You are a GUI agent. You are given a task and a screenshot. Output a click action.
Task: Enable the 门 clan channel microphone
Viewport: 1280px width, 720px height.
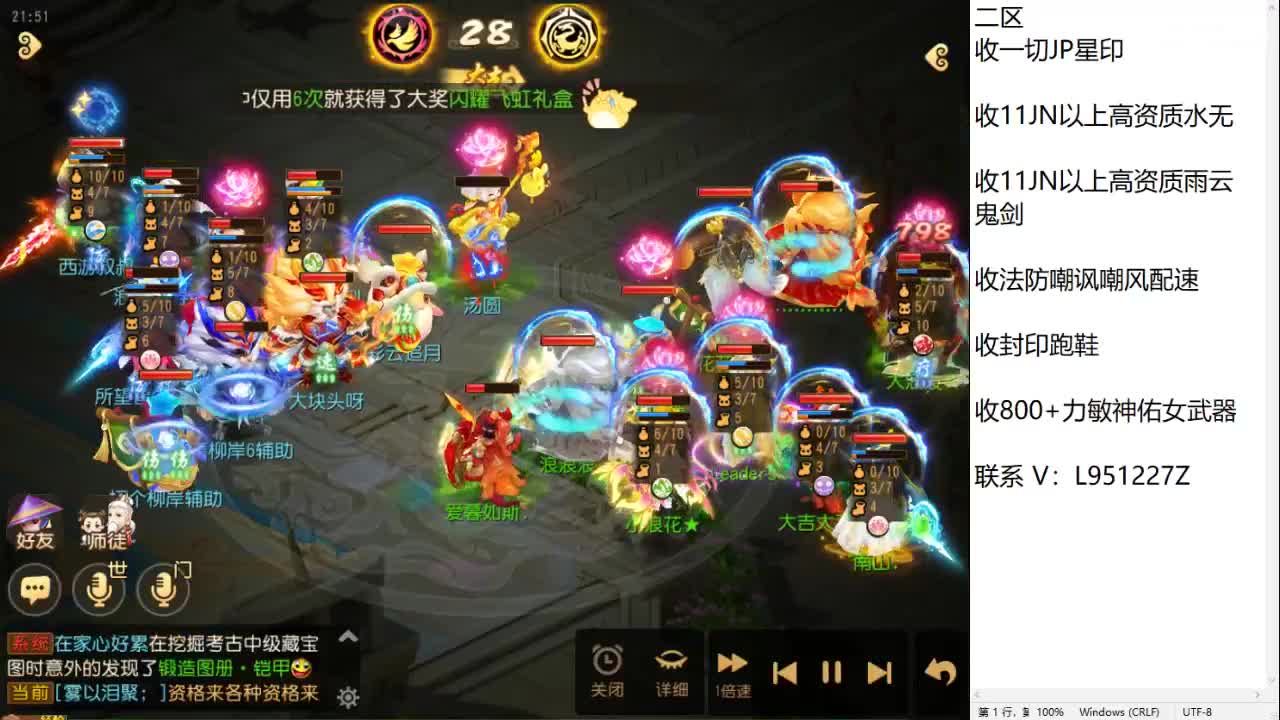[x=163, y=590]
